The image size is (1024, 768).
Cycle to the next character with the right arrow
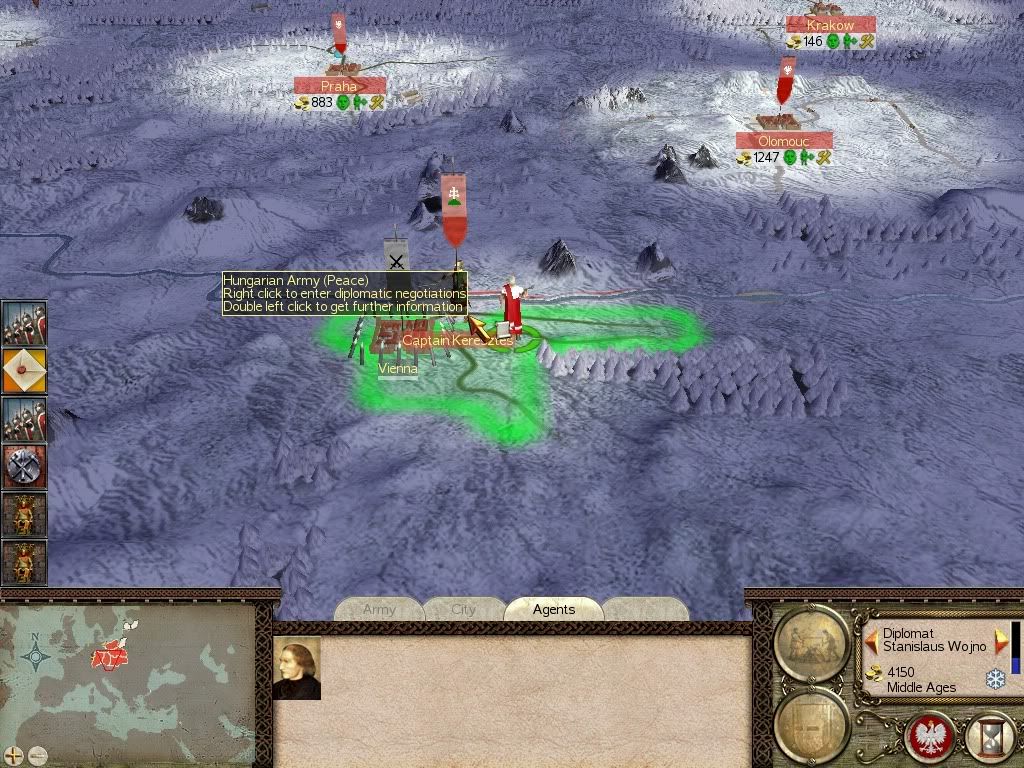(999, 641)
